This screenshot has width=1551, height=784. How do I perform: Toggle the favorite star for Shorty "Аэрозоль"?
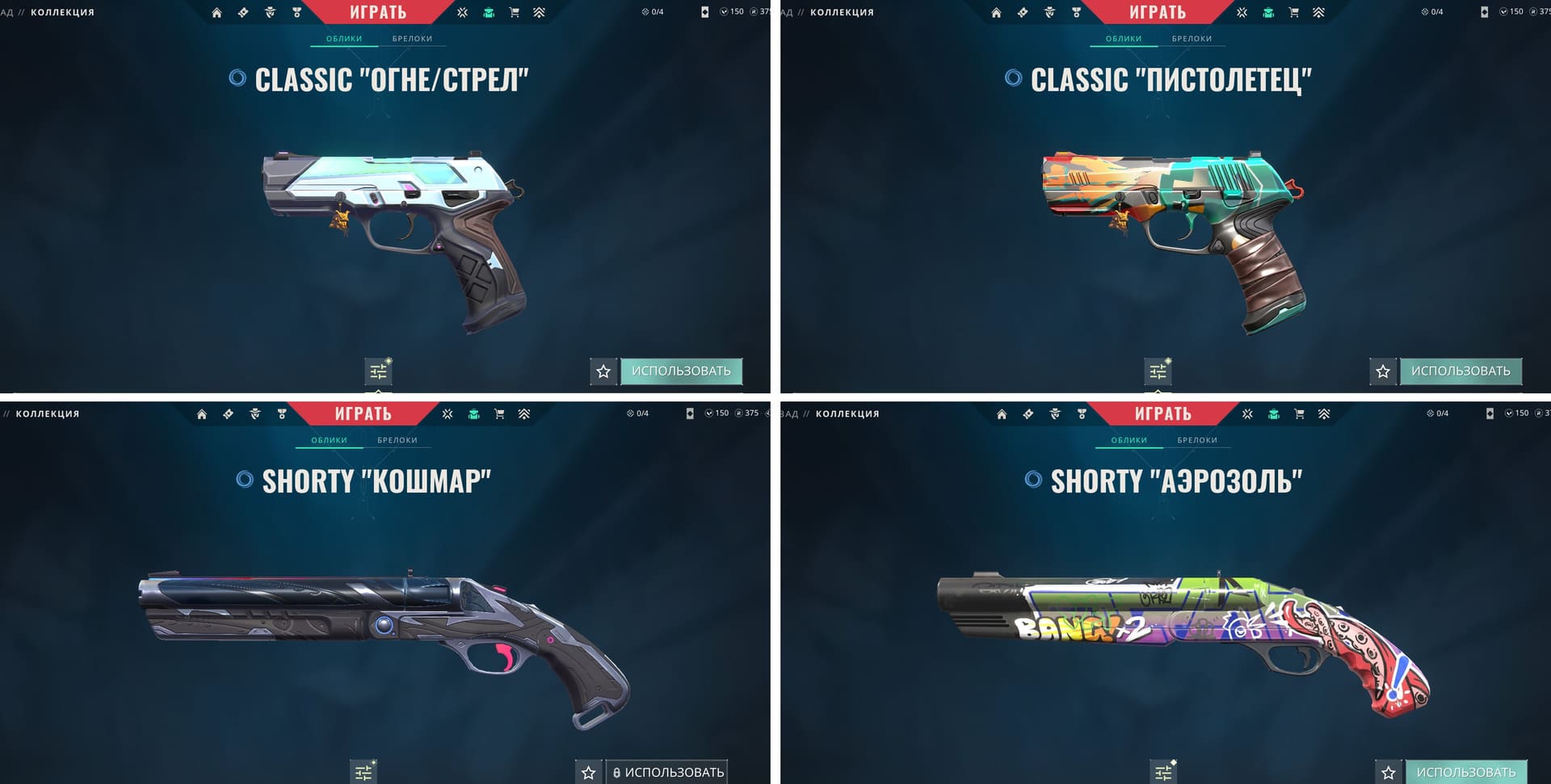(x=1389, y=773)
